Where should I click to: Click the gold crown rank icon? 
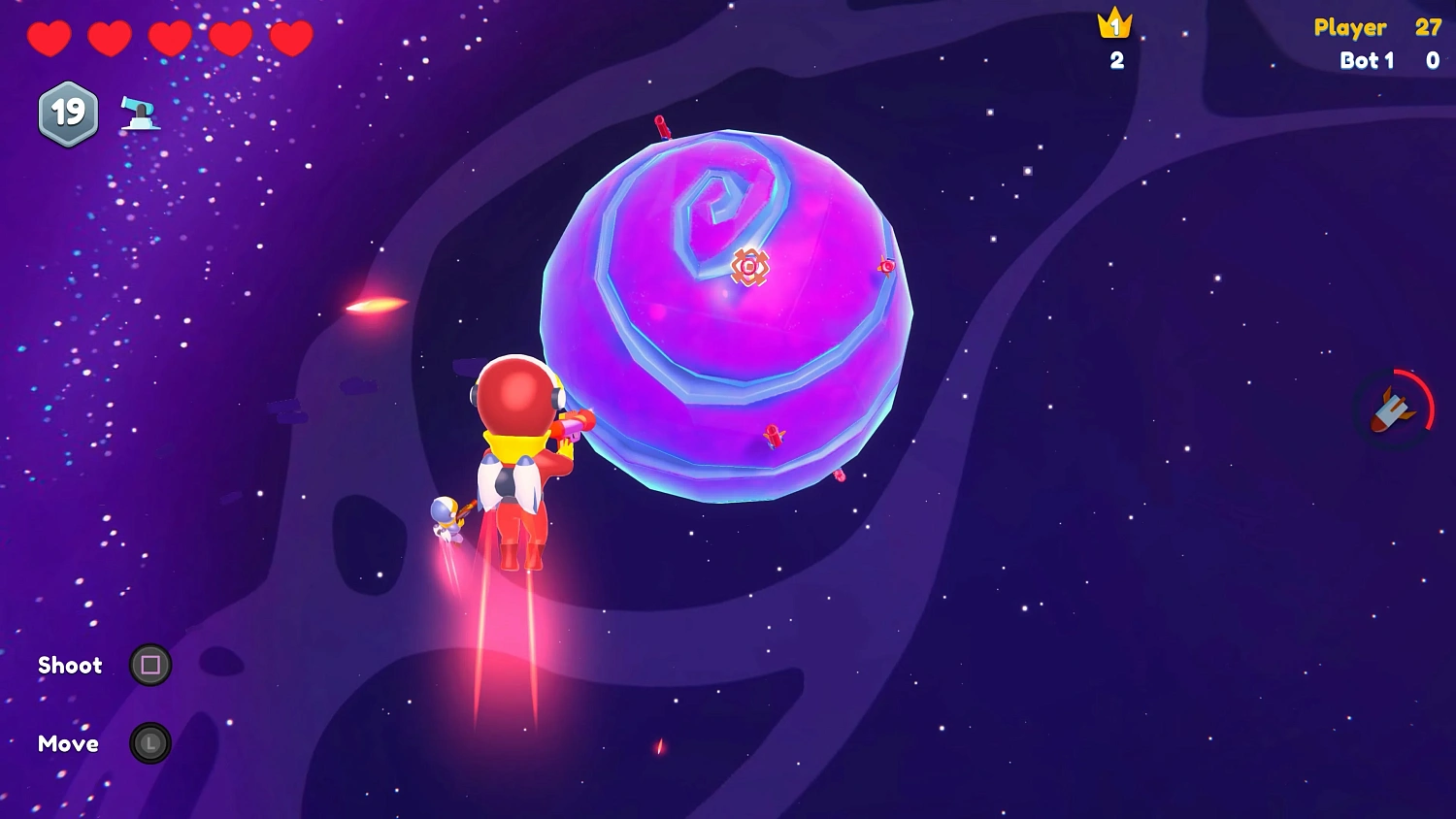(1114, 23)
